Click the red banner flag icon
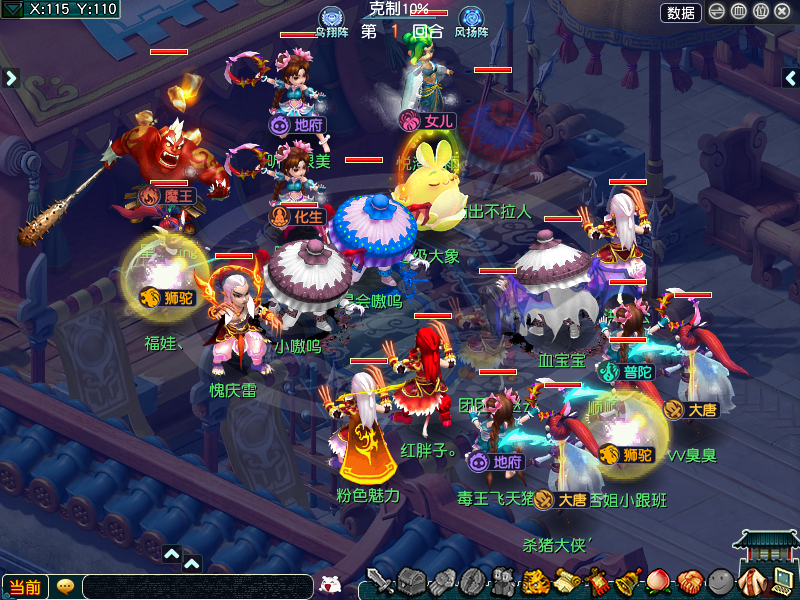Image resolution: width=800 pixels, height=600 pixels. coord(597,581)
